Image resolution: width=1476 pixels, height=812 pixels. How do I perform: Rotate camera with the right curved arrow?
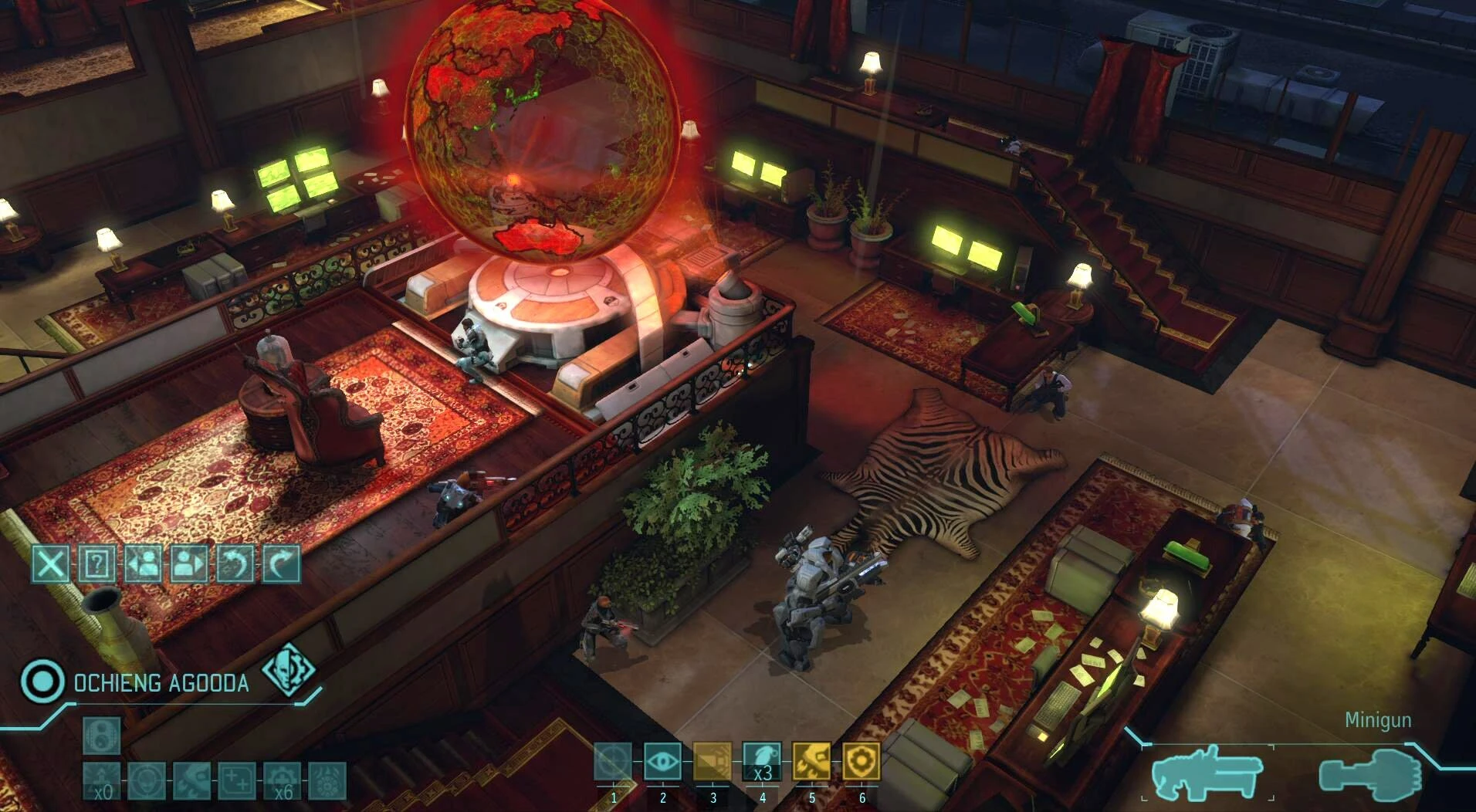282,564
